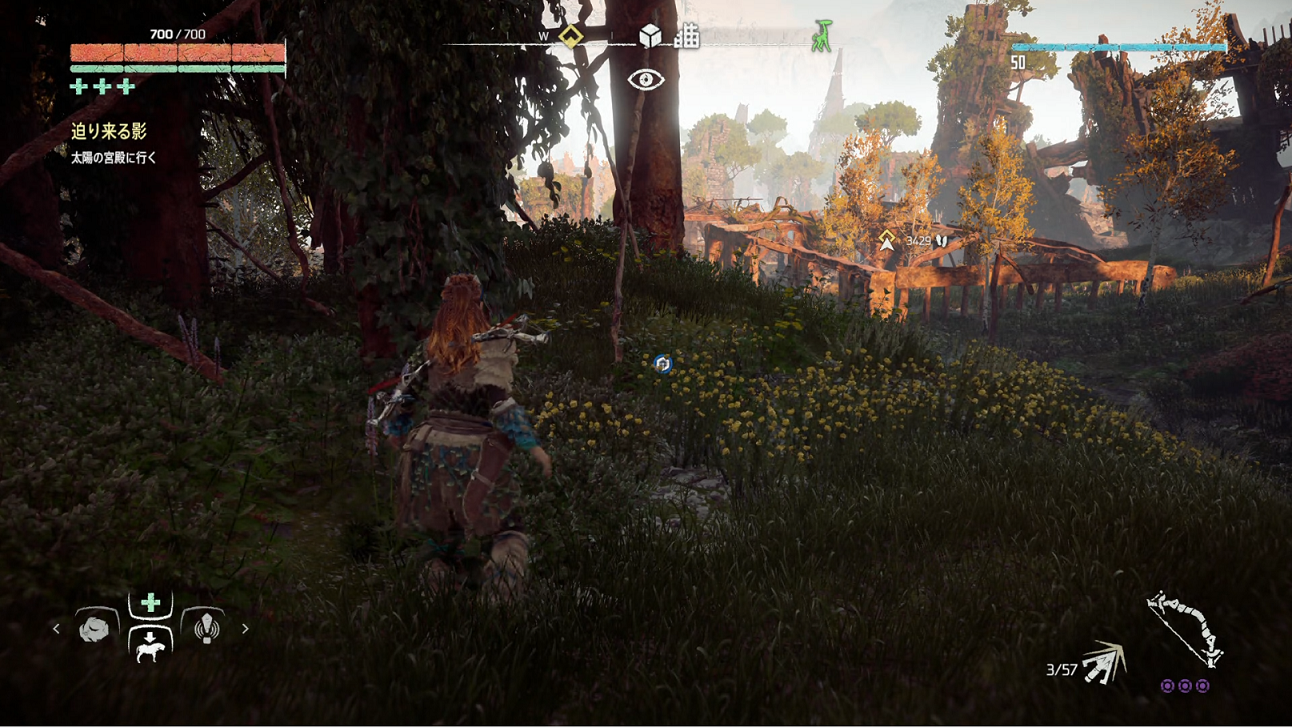Select the arrow ammo type icon
This screenshot has height=728, width=1292.
point(1105,663)
